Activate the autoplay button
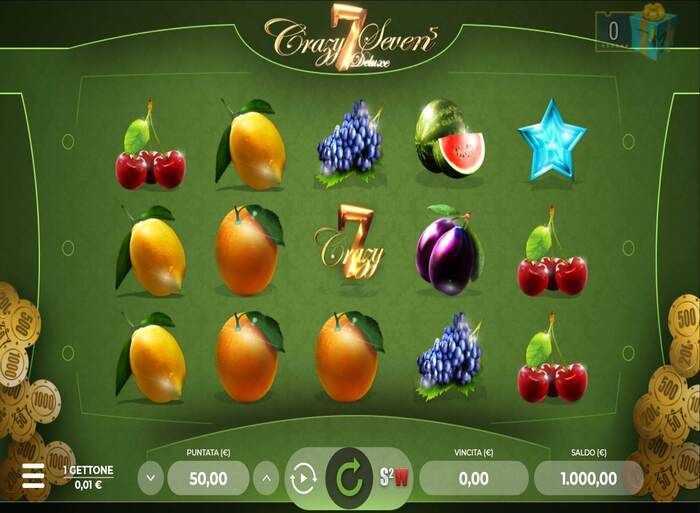Image resolution: width=700 pixels, height=513 pixels. (x=303, y=478)
